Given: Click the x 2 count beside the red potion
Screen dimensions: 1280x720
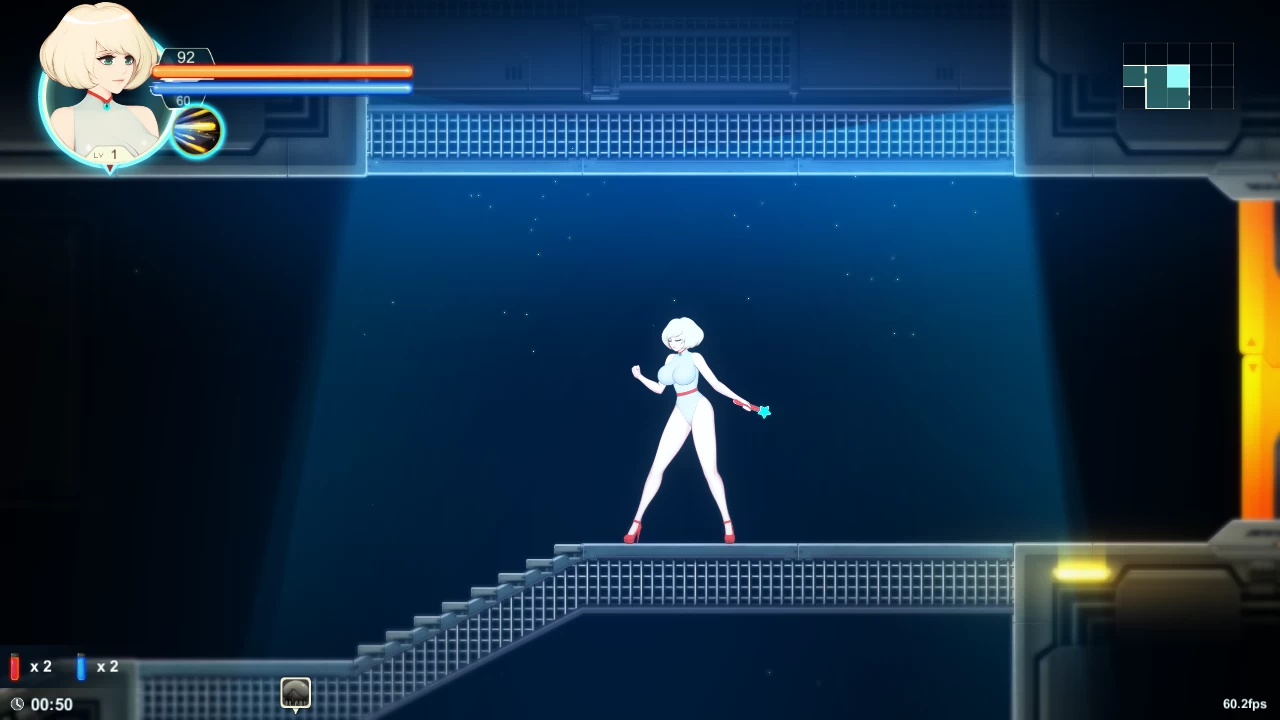Looking at the screenshot, I should [x=41, y=666].
